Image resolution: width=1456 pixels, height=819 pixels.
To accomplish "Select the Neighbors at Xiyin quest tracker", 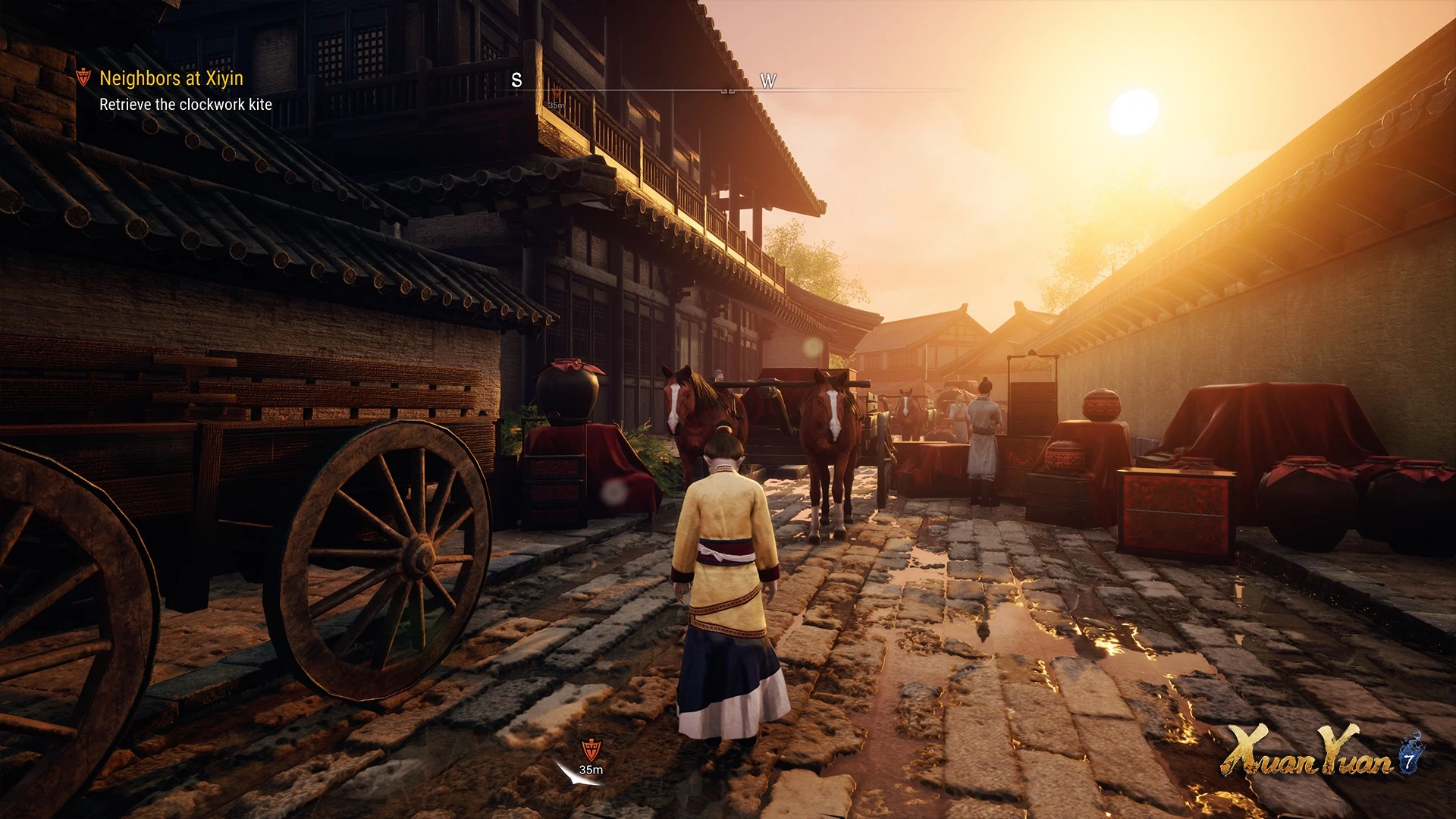I will (171, 78).
